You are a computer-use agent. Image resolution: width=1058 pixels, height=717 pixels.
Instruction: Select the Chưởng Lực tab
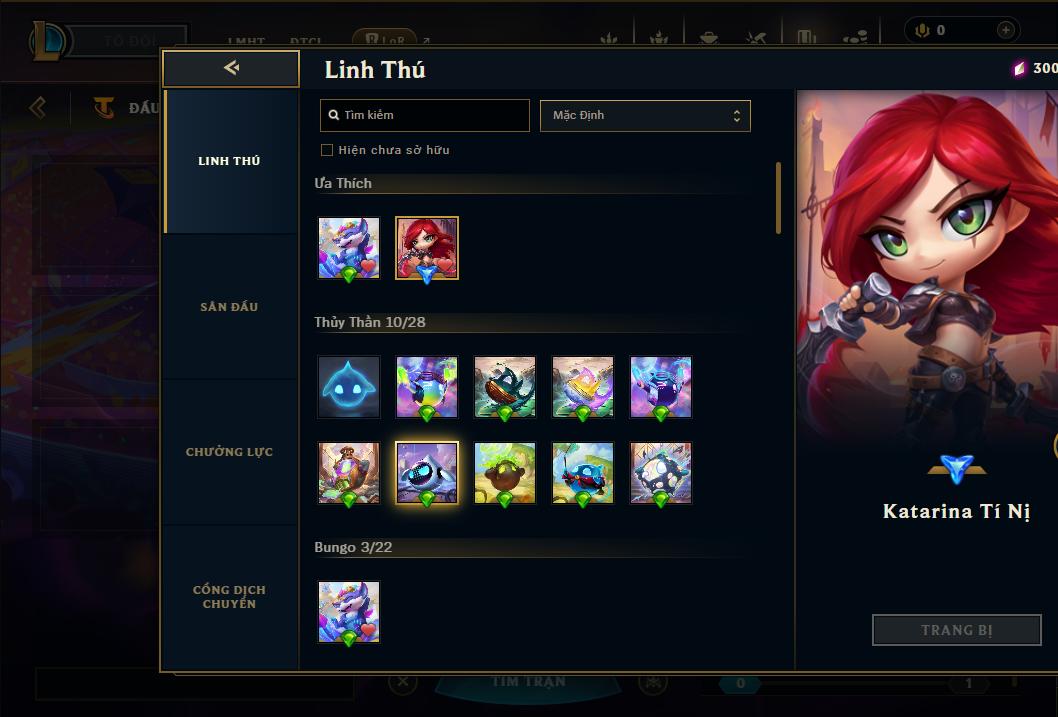point(229,452)
